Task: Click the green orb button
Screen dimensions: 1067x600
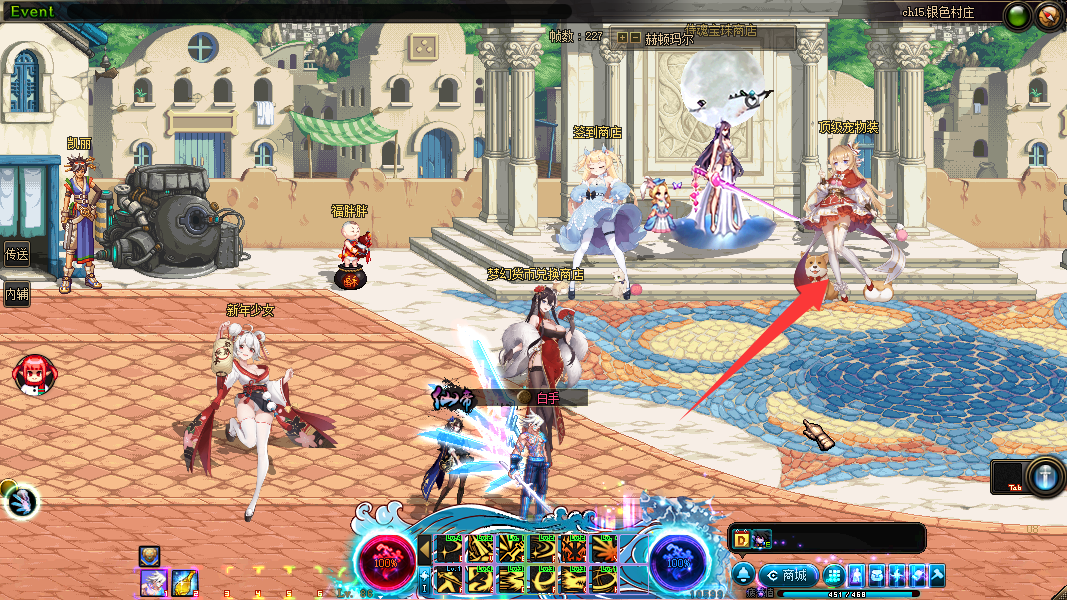Action: 1018,16
